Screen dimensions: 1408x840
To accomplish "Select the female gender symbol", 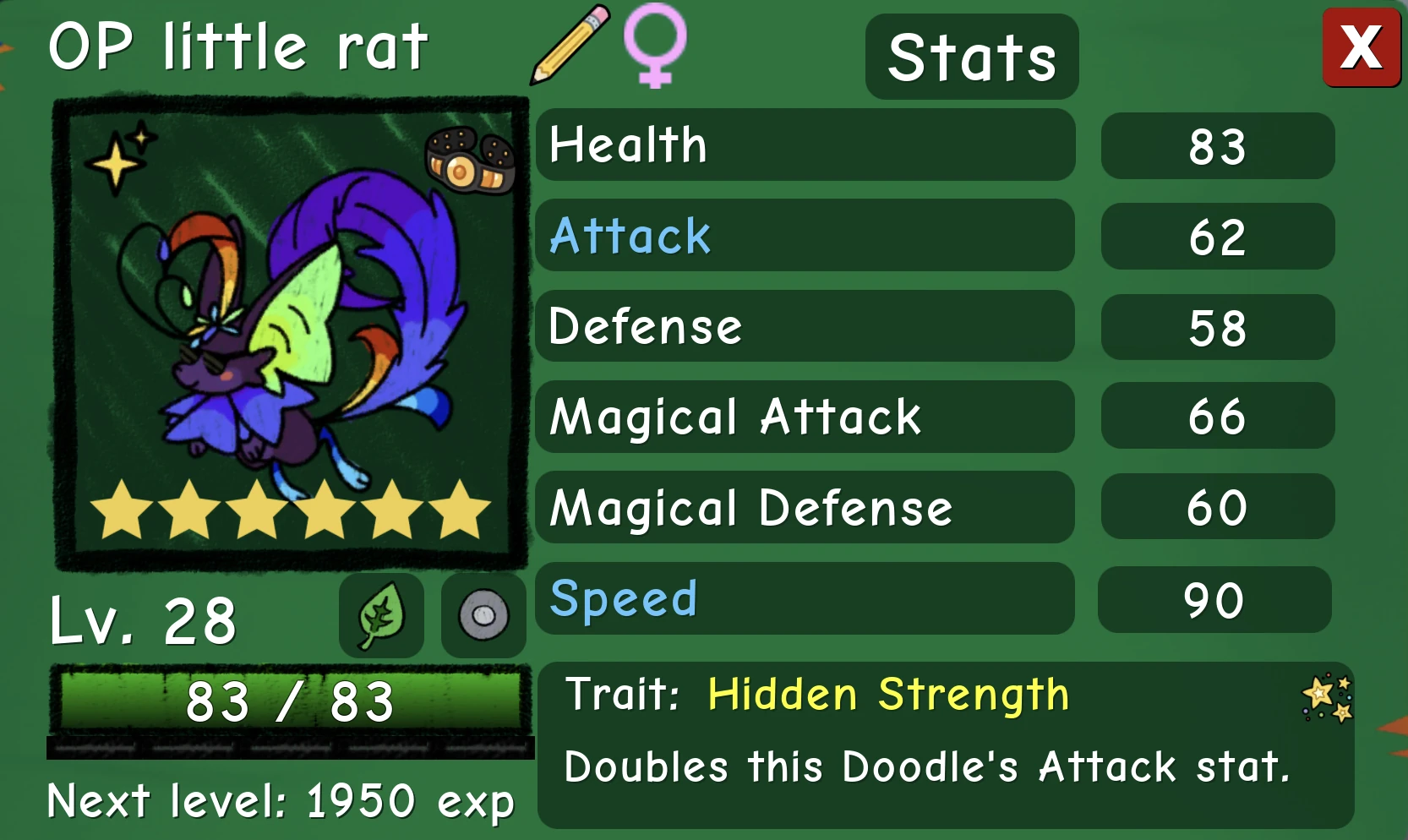I will click(x=656, y=48).
